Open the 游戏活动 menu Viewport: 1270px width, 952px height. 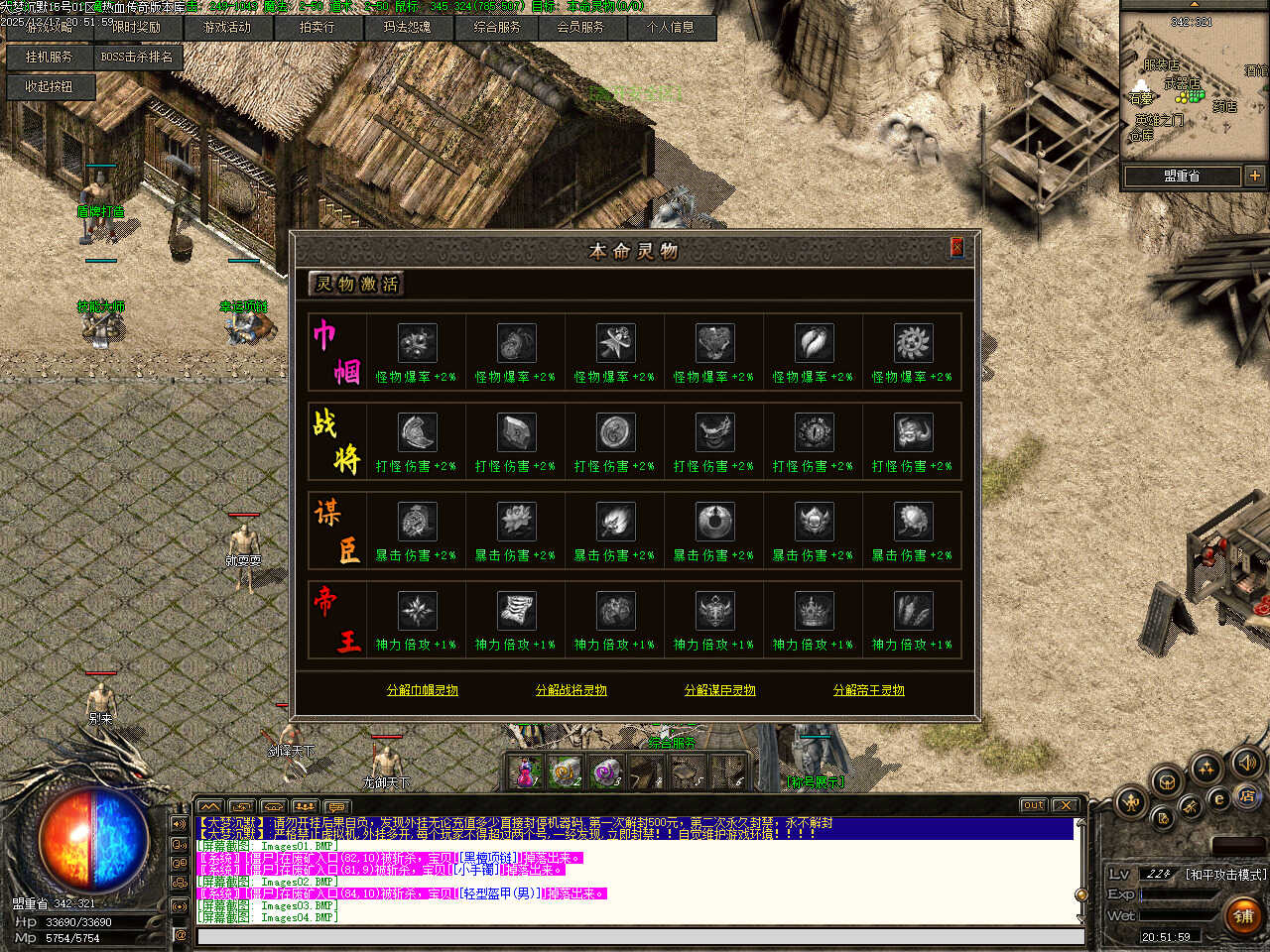227,28
